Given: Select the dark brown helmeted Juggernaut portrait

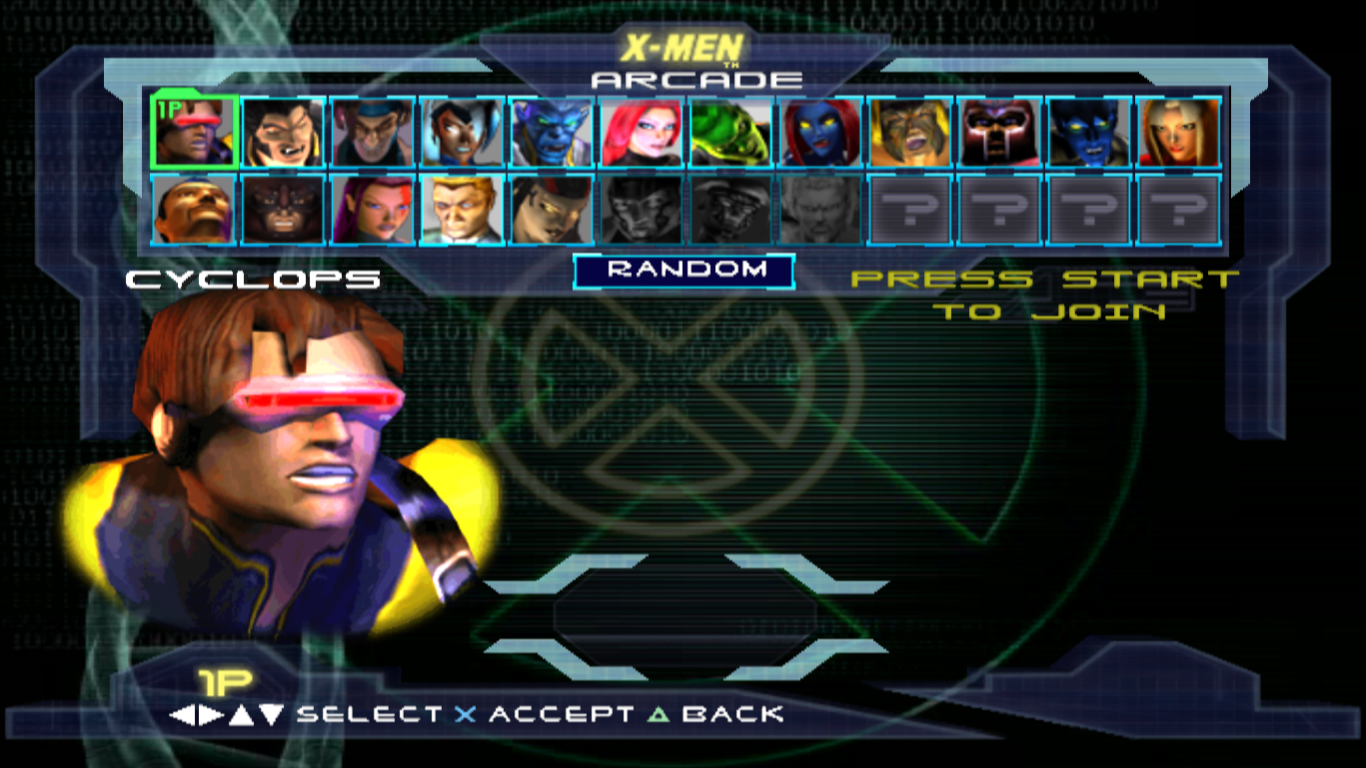Looking at the screenshot, I should pos(283,210).
